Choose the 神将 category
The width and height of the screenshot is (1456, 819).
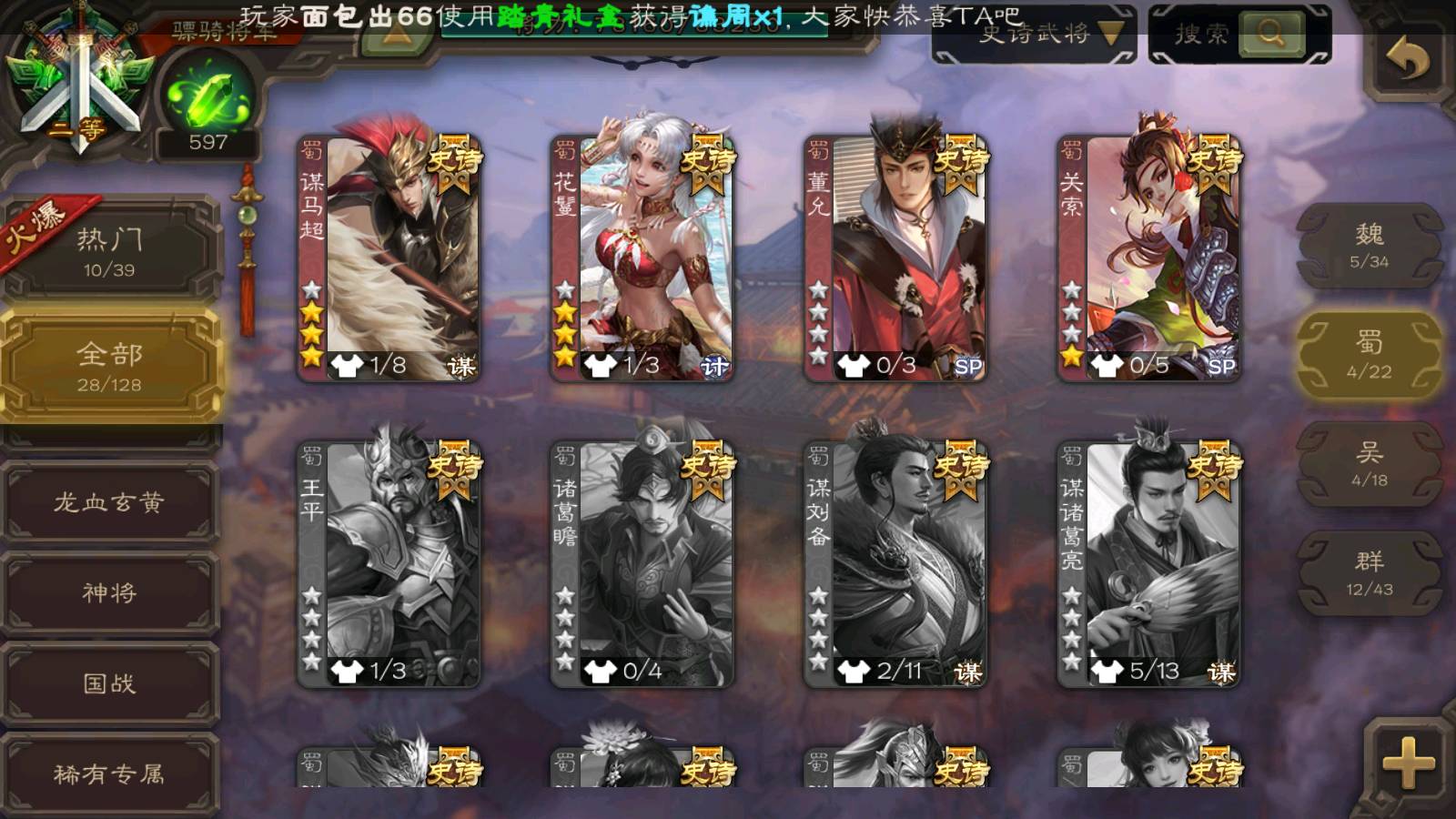[109, 593]
